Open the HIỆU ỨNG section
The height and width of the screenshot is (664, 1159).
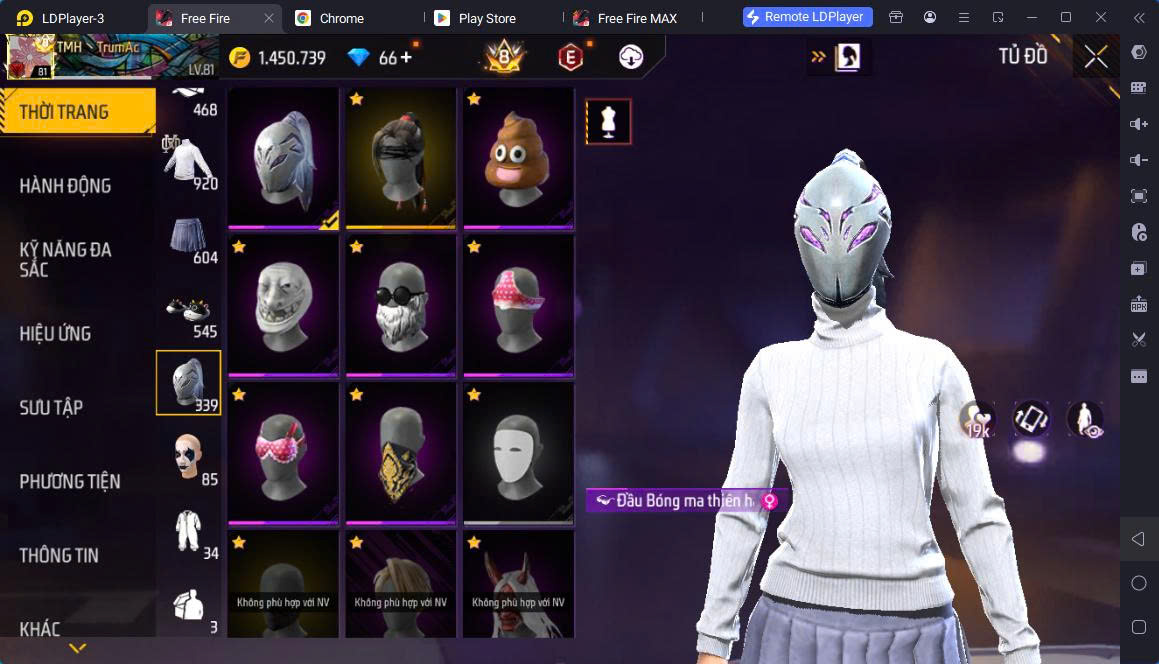coord(56,334)
